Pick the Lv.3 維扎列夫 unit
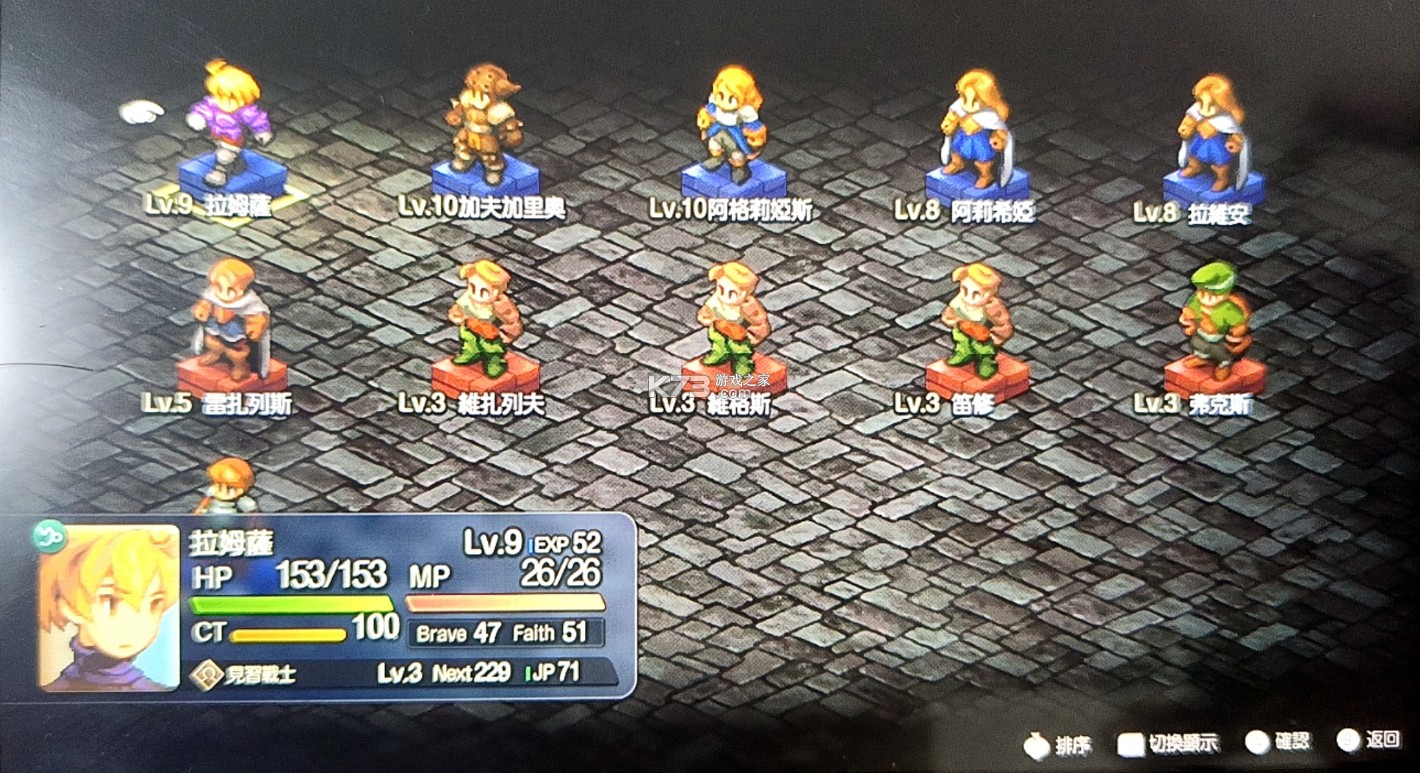Image resolution: width=1420 pixels, height=773 pixels. click(487, 320)
